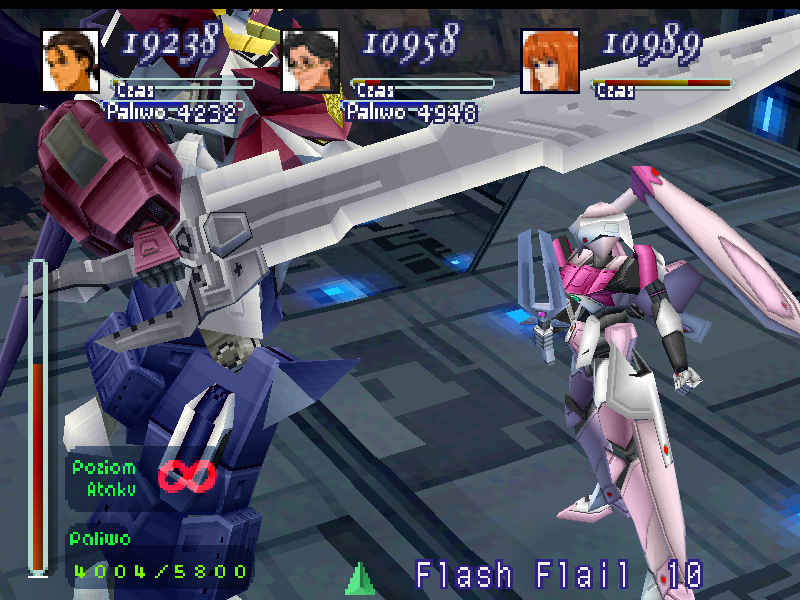Choose the Flash Flail attack
This screenshot has width=800, height=600.
523,576
